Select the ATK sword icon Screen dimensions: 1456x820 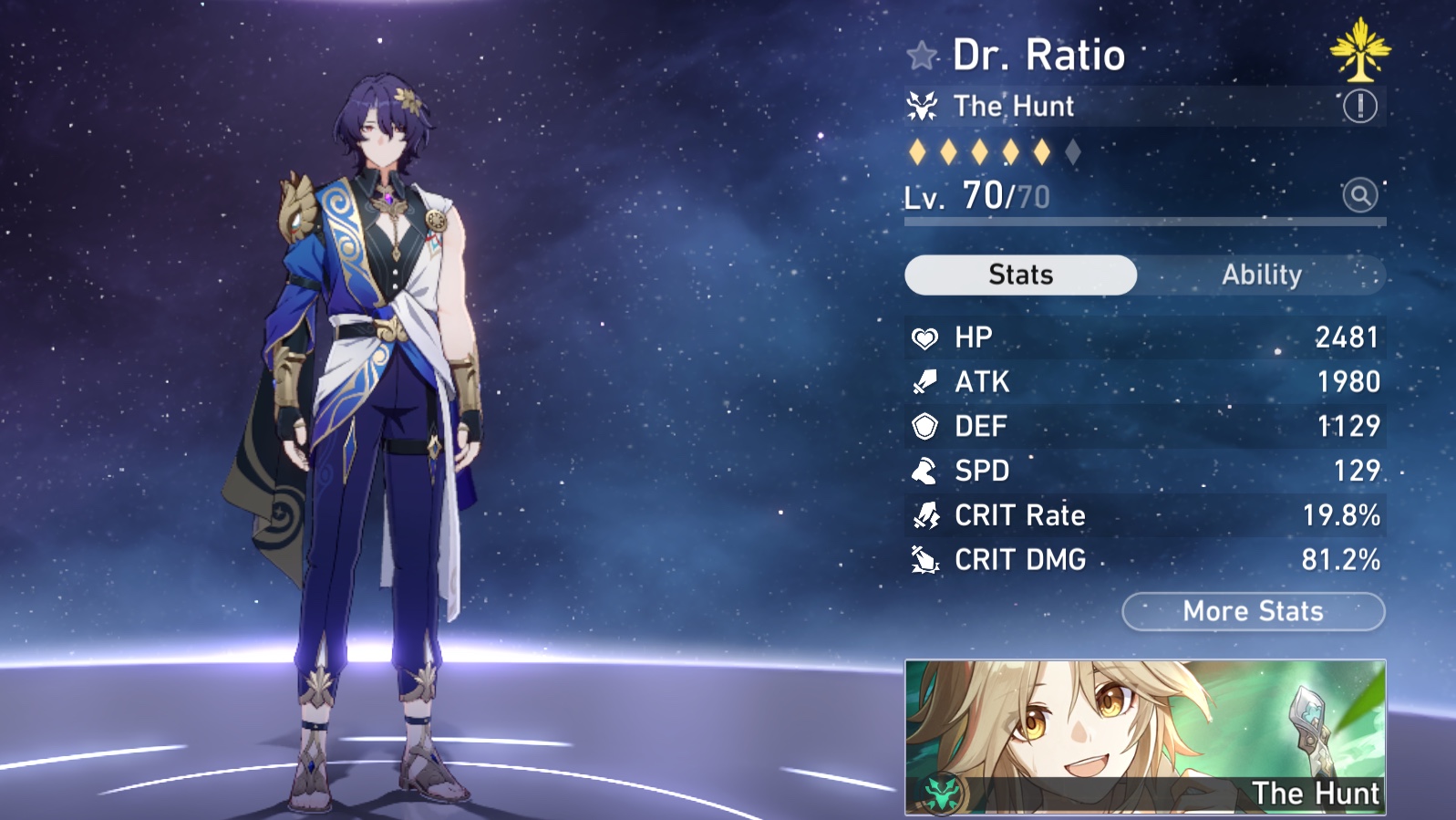925,382
